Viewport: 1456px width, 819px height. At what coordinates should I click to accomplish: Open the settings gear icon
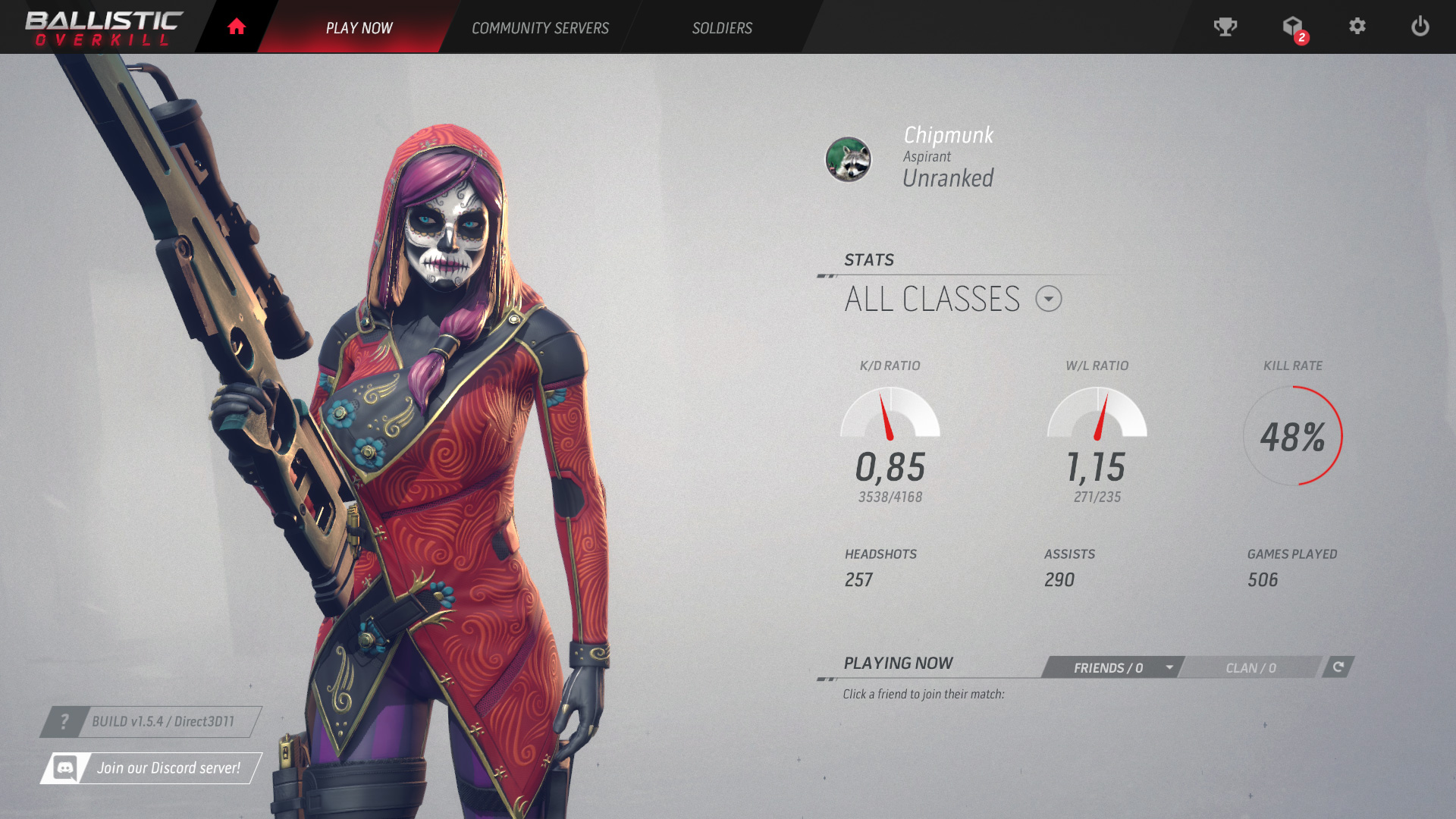[1358, 27]
